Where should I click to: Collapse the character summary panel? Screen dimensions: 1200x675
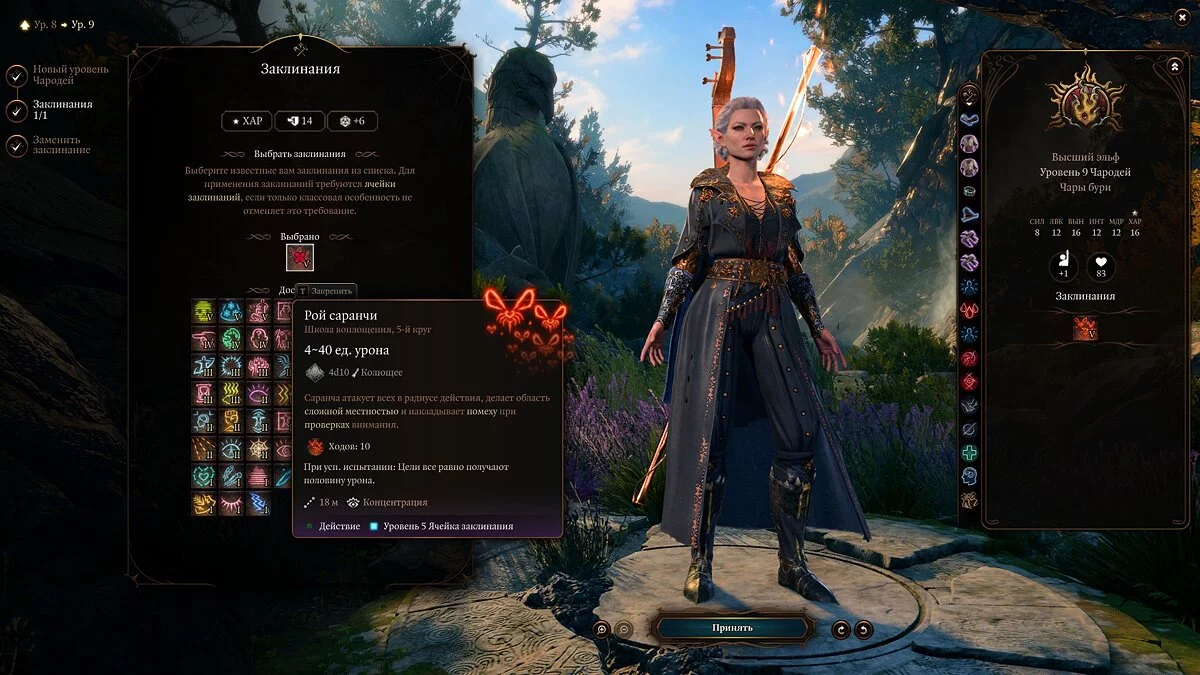click(1174, 66)
